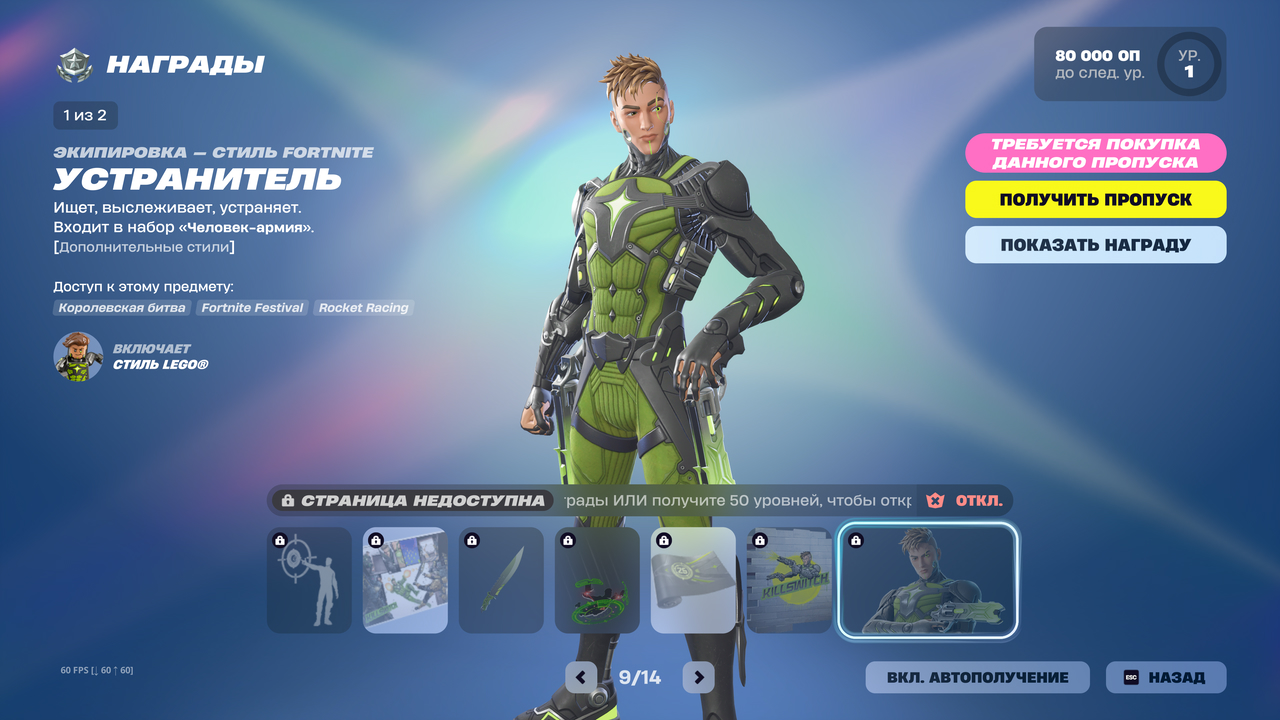Select the rolled wrap reward tile
Viewport: 1280px width, 720px height.
693,580
